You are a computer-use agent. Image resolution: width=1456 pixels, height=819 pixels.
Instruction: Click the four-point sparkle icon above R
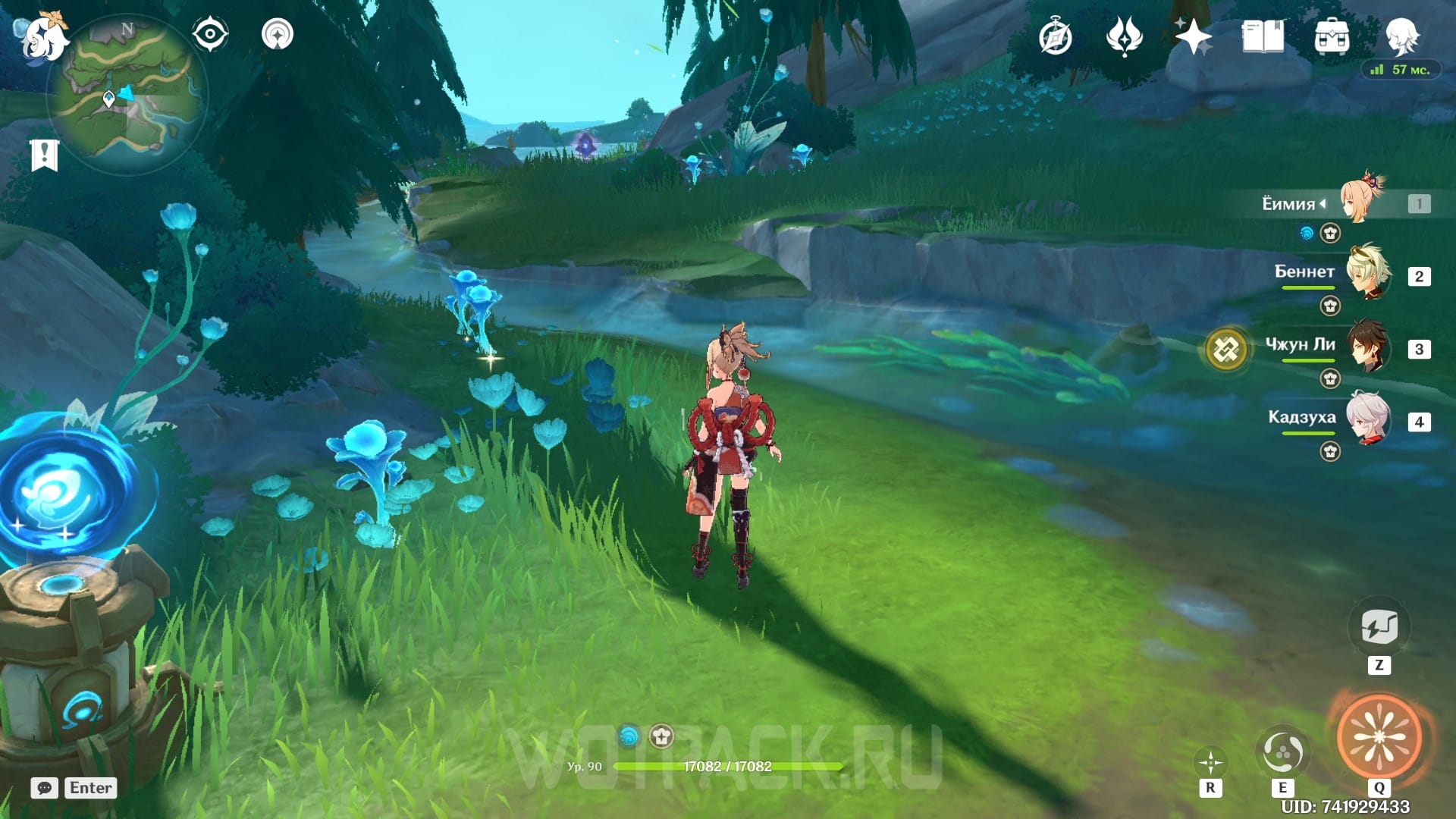coord(1210,762)
